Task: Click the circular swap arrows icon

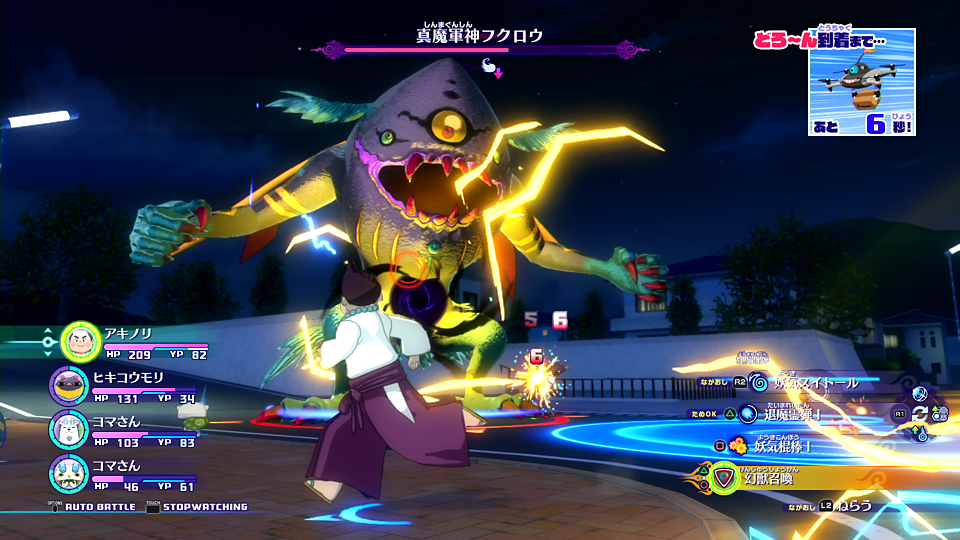Action: [x=921, y=413]
